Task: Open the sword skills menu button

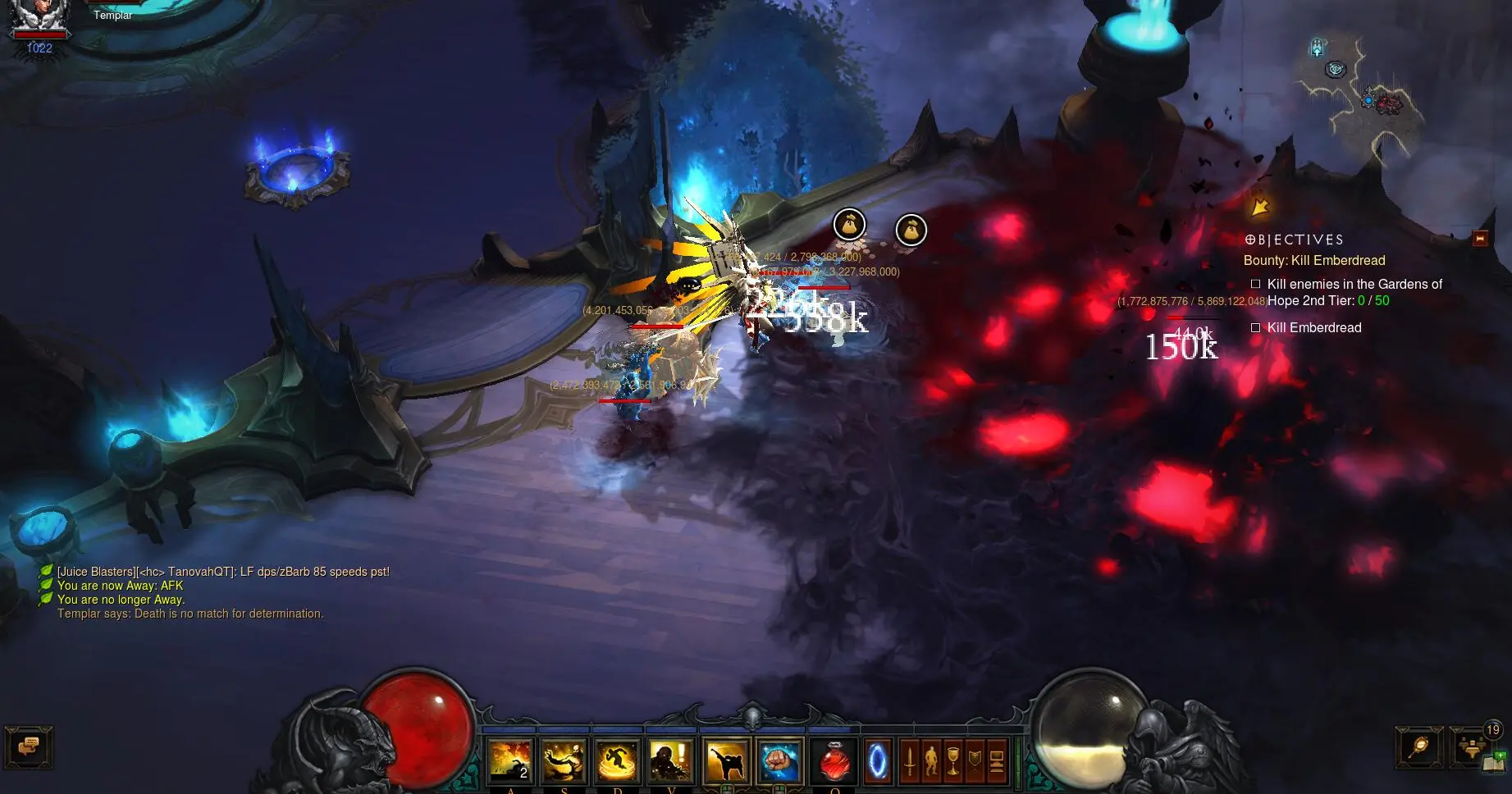Action: click(909, 760)
